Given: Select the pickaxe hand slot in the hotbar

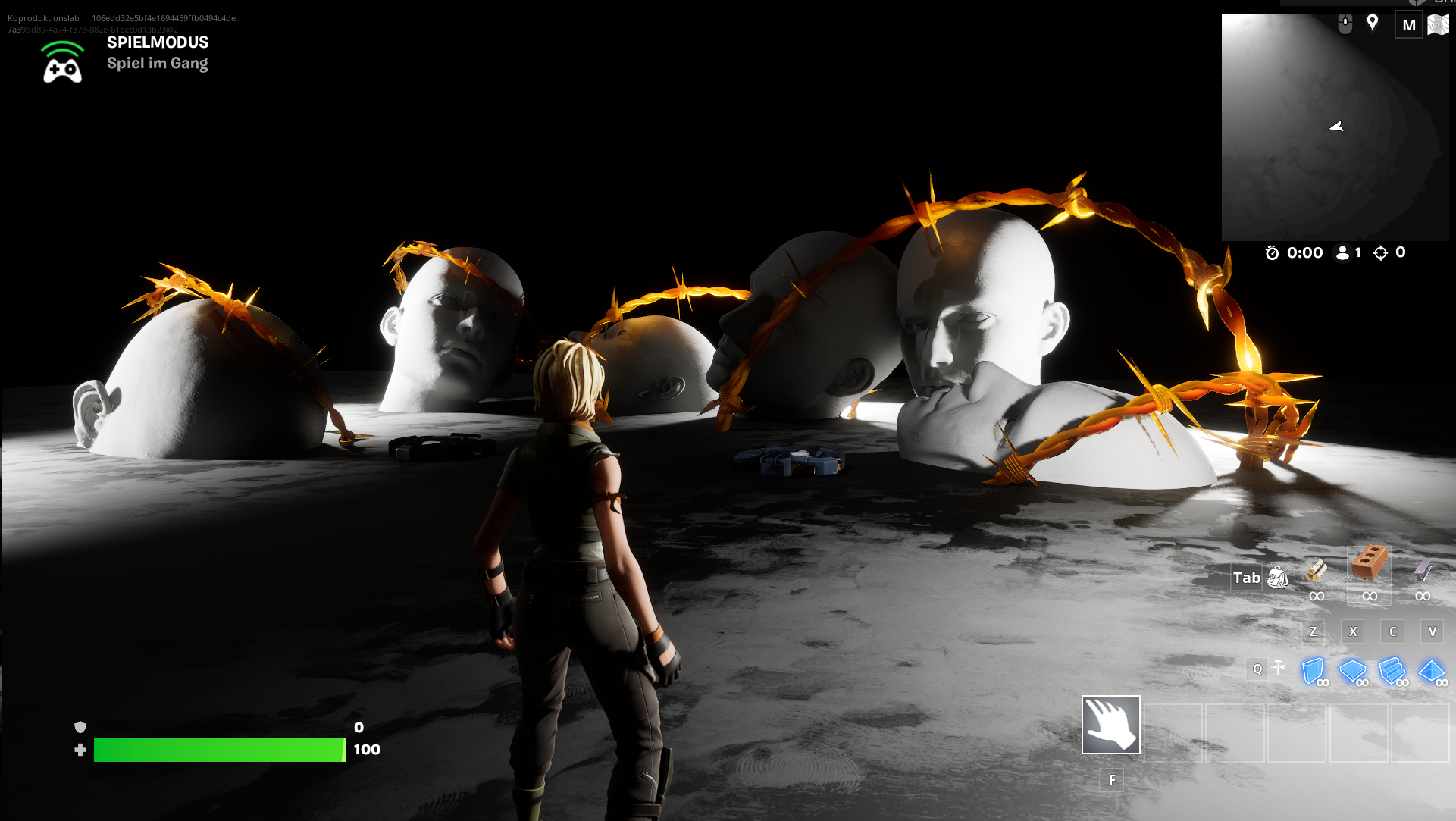Looking at the screenshot, I should click(x=1110, y=725).
